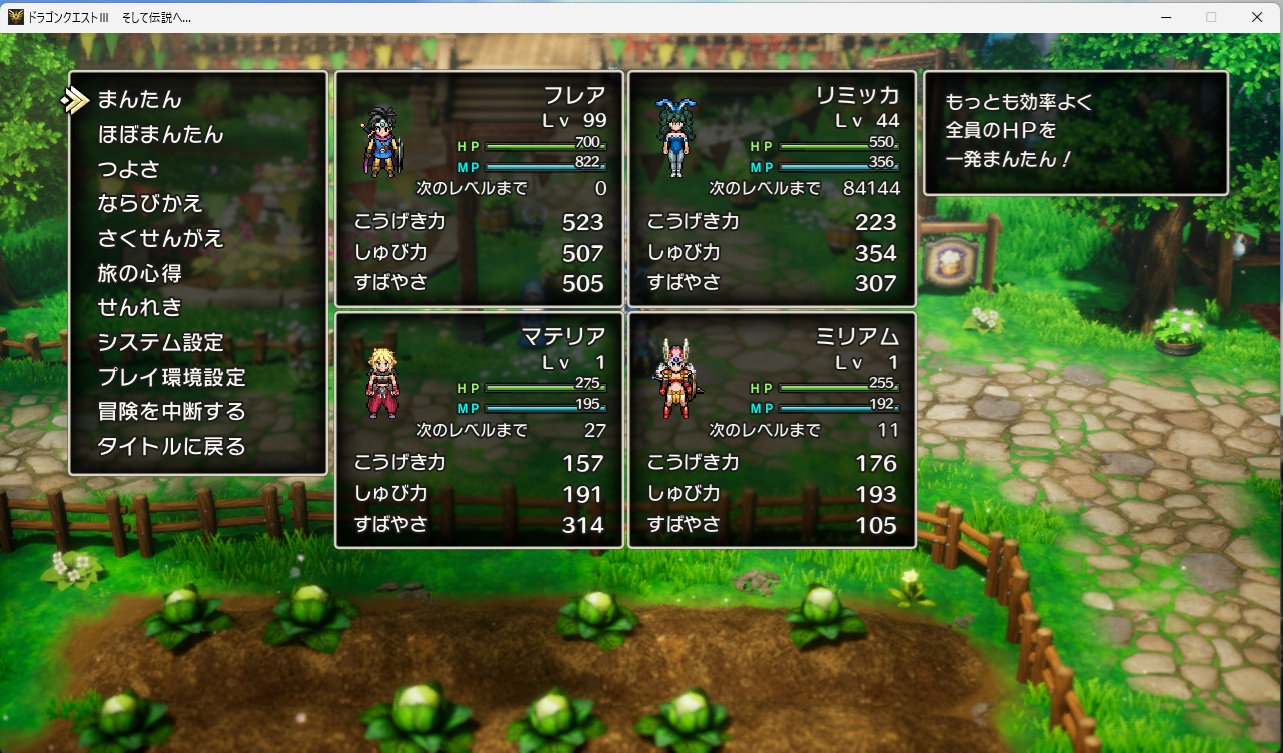Select マテリア's party status panel
The height and width of the screenshot is (753, 1283).
point(479,430)
